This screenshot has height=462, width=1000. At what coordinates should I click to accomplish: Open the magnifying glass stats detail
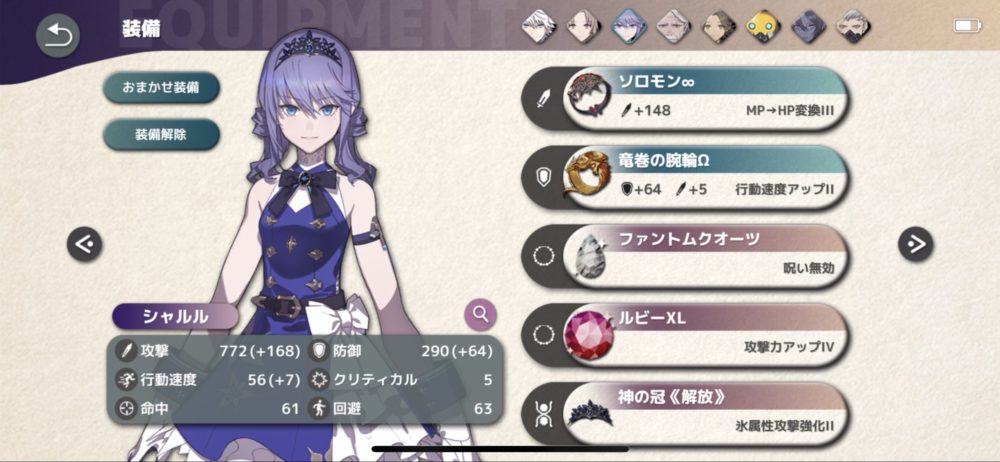coord(481,315)
